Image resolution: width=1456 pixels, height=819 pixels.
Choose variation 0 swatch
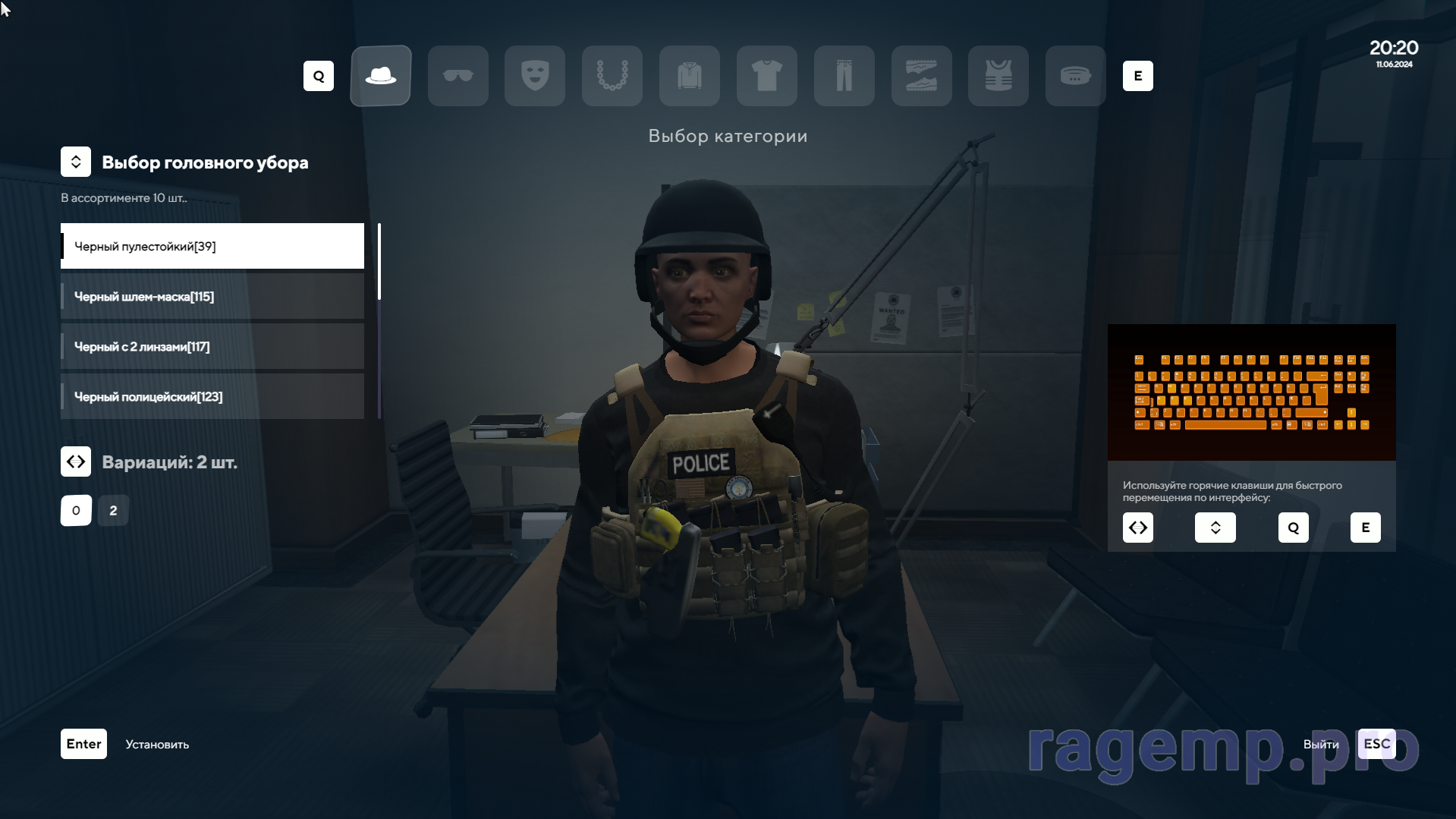pyautogui.click(x=76, y=511)
